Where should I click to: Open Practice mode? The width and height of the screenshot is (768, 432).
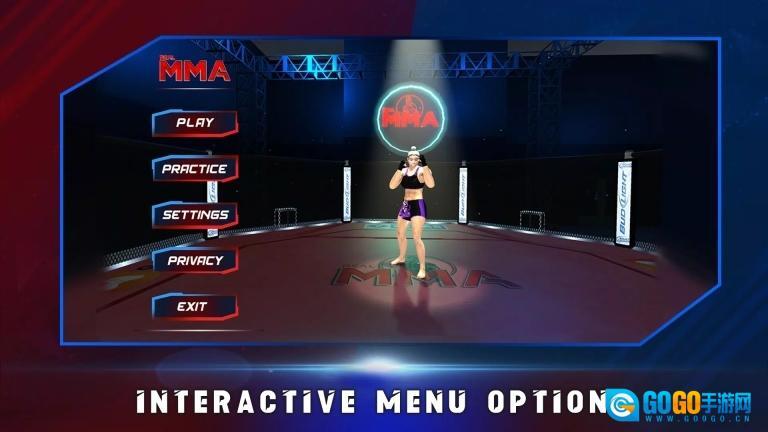pyautogui.click(x=195, y=169)
